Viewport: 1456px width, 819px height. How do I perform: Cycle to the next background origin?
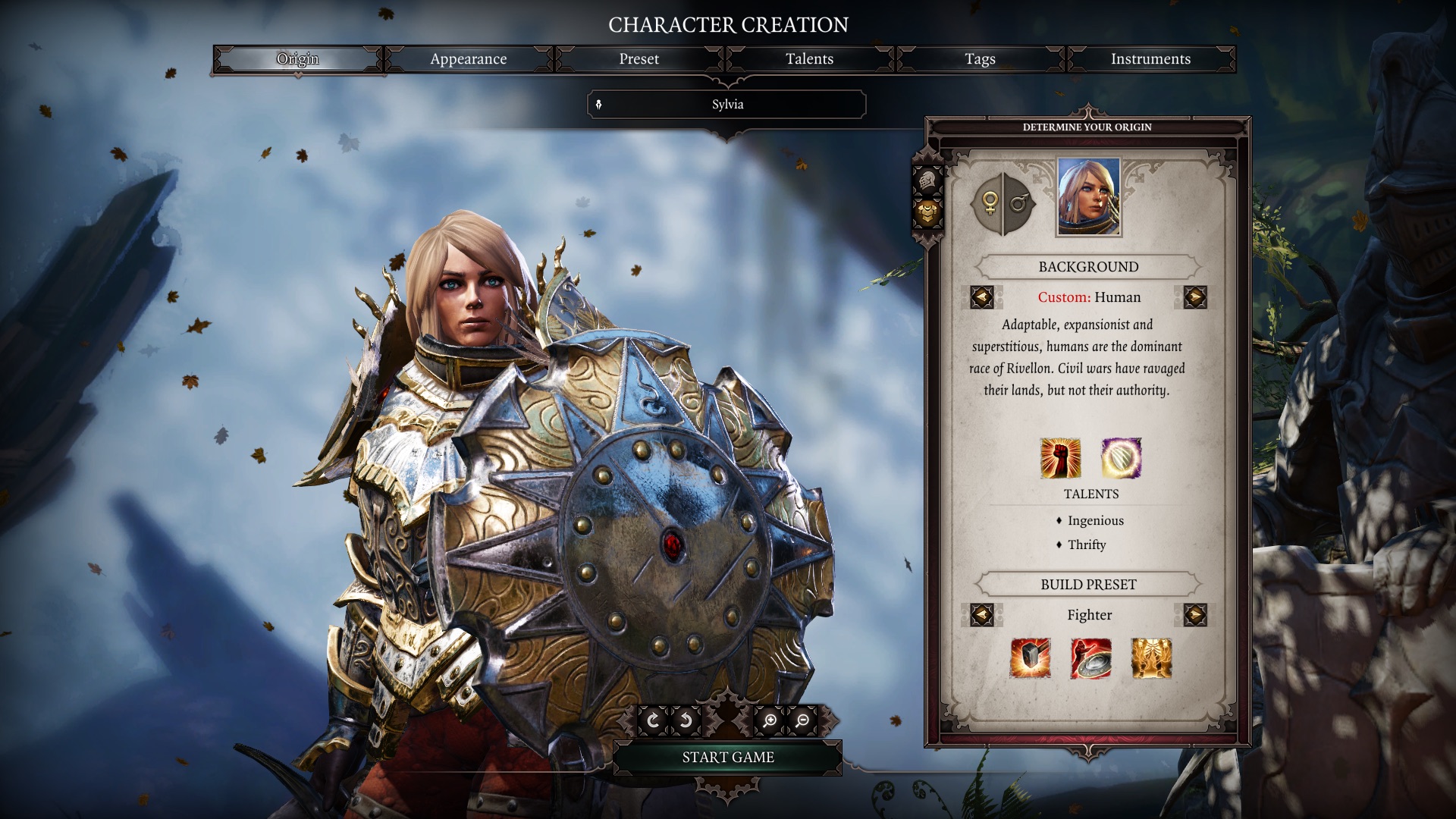[x=1194, y=297]
